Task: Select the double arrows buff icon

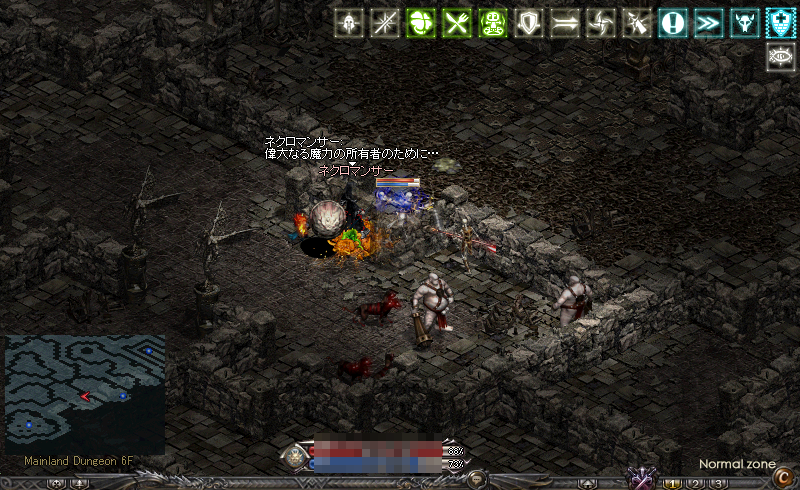Action: tap(564, 23)
